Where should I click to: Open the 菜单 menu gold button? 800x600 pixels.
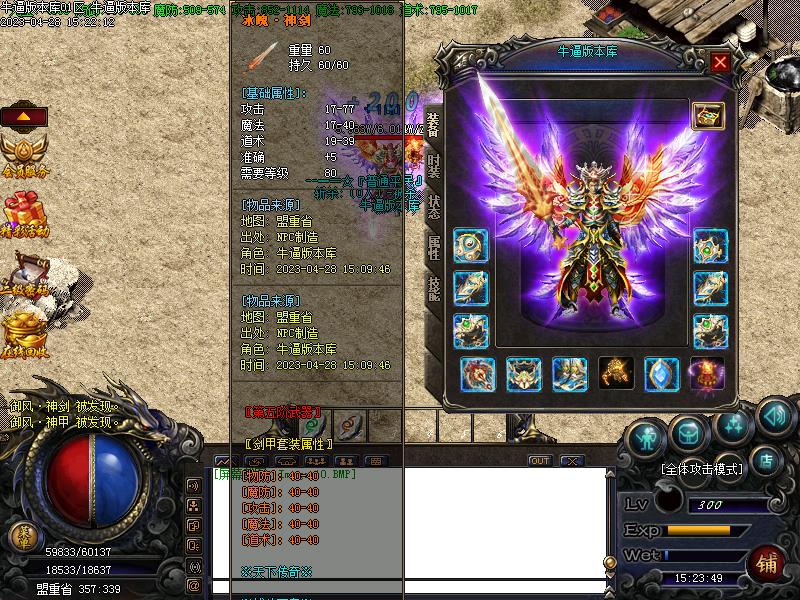point(22,536)
